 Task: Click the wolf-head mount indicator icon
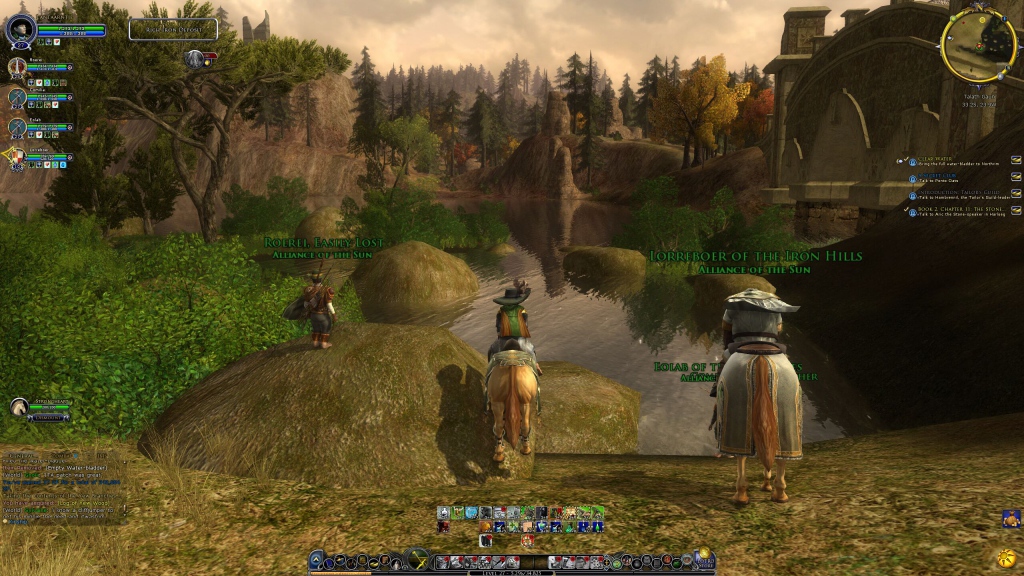[x=195, y=59]
